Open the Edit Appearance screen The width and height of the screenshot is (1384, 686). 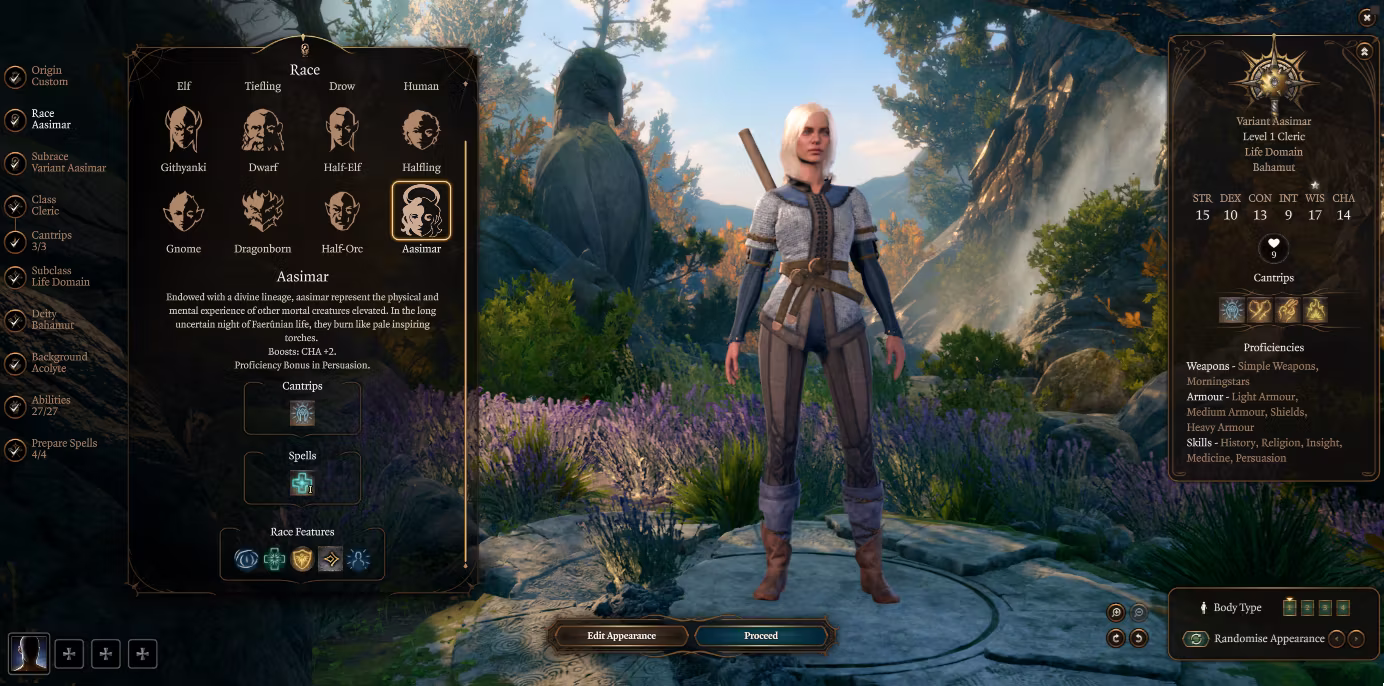[x=621, y=636]
